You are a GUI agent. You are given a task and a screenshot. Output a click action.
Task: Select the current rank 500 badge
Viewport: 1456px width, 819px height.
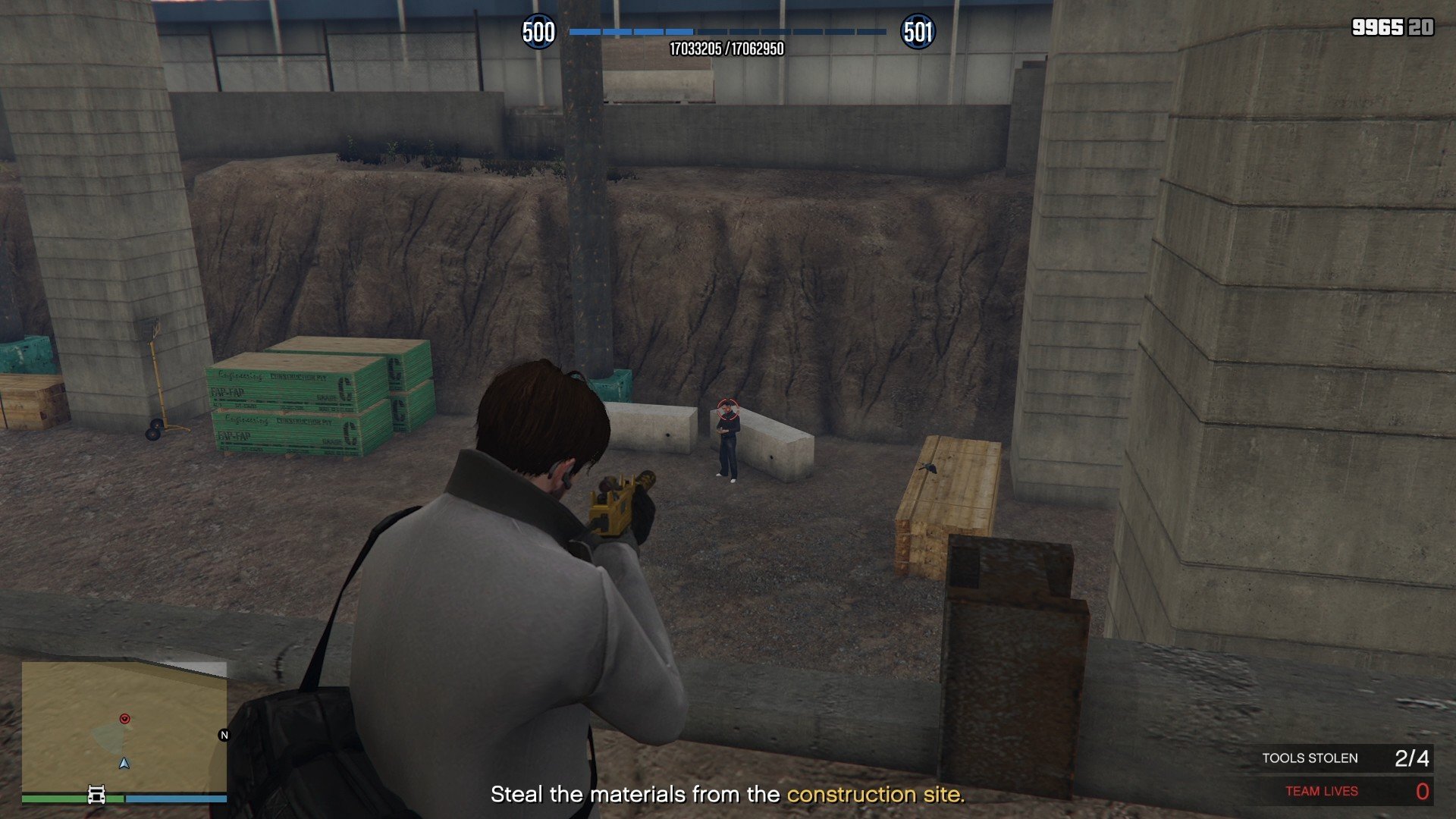(x=538, y=33)
